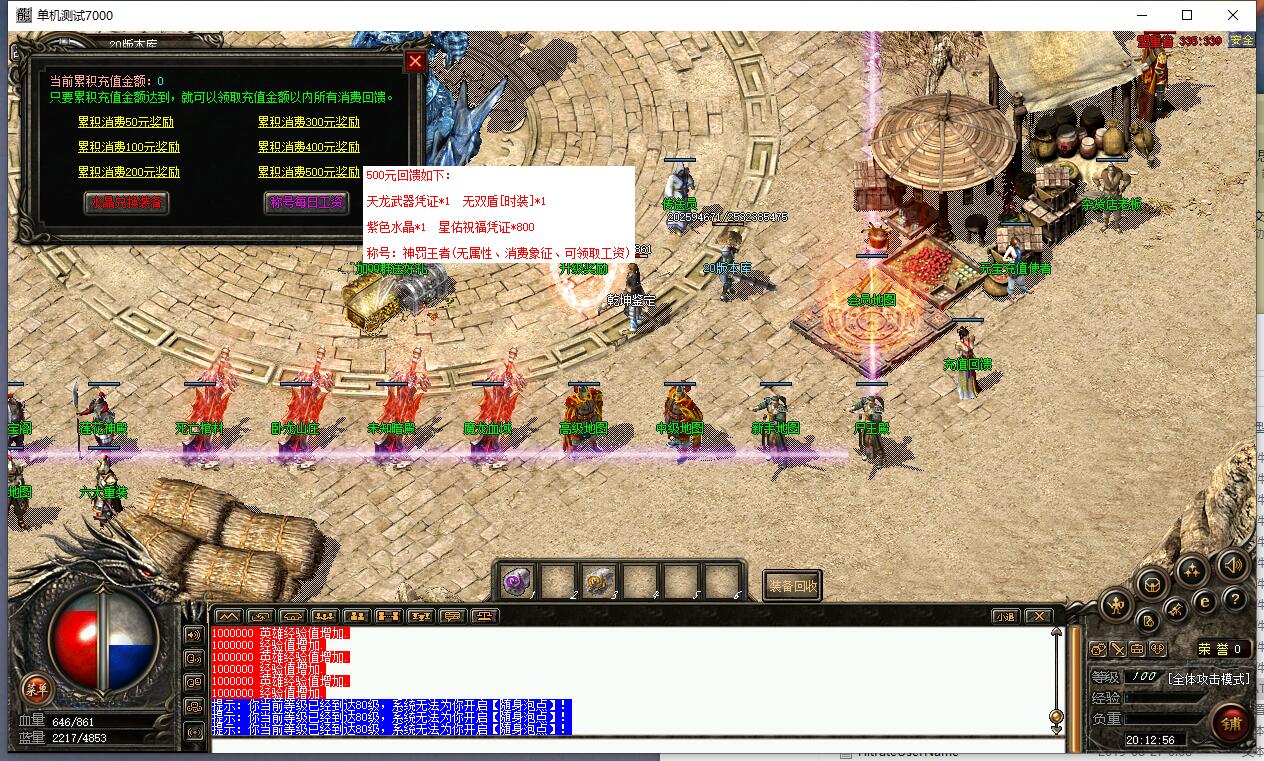Open help with the question mark icon

click(1237, 600)
